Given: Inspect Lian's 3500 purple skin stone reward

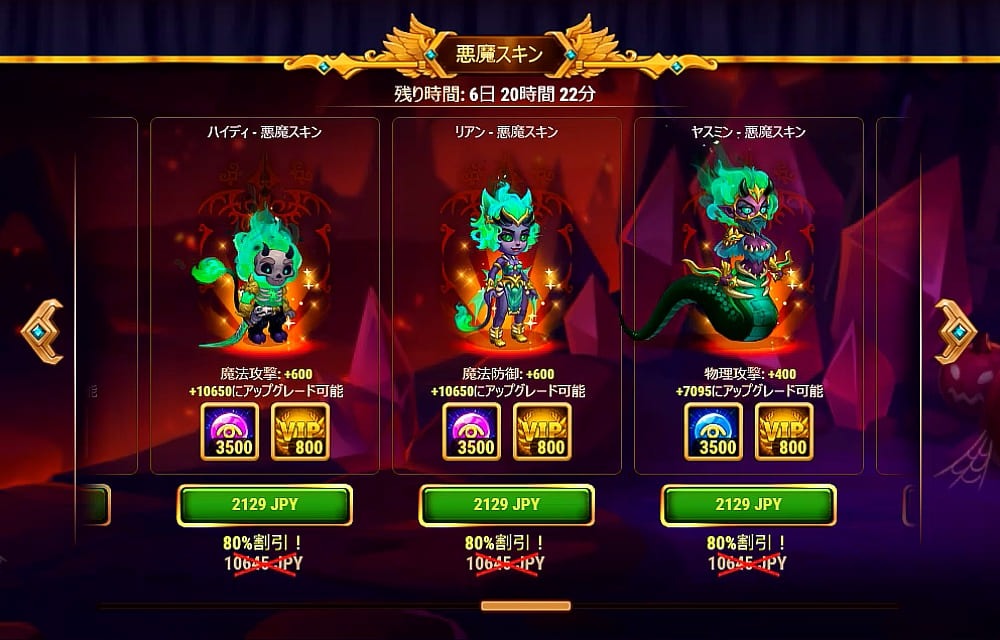Looking at the screenshot, I should 472,431.
